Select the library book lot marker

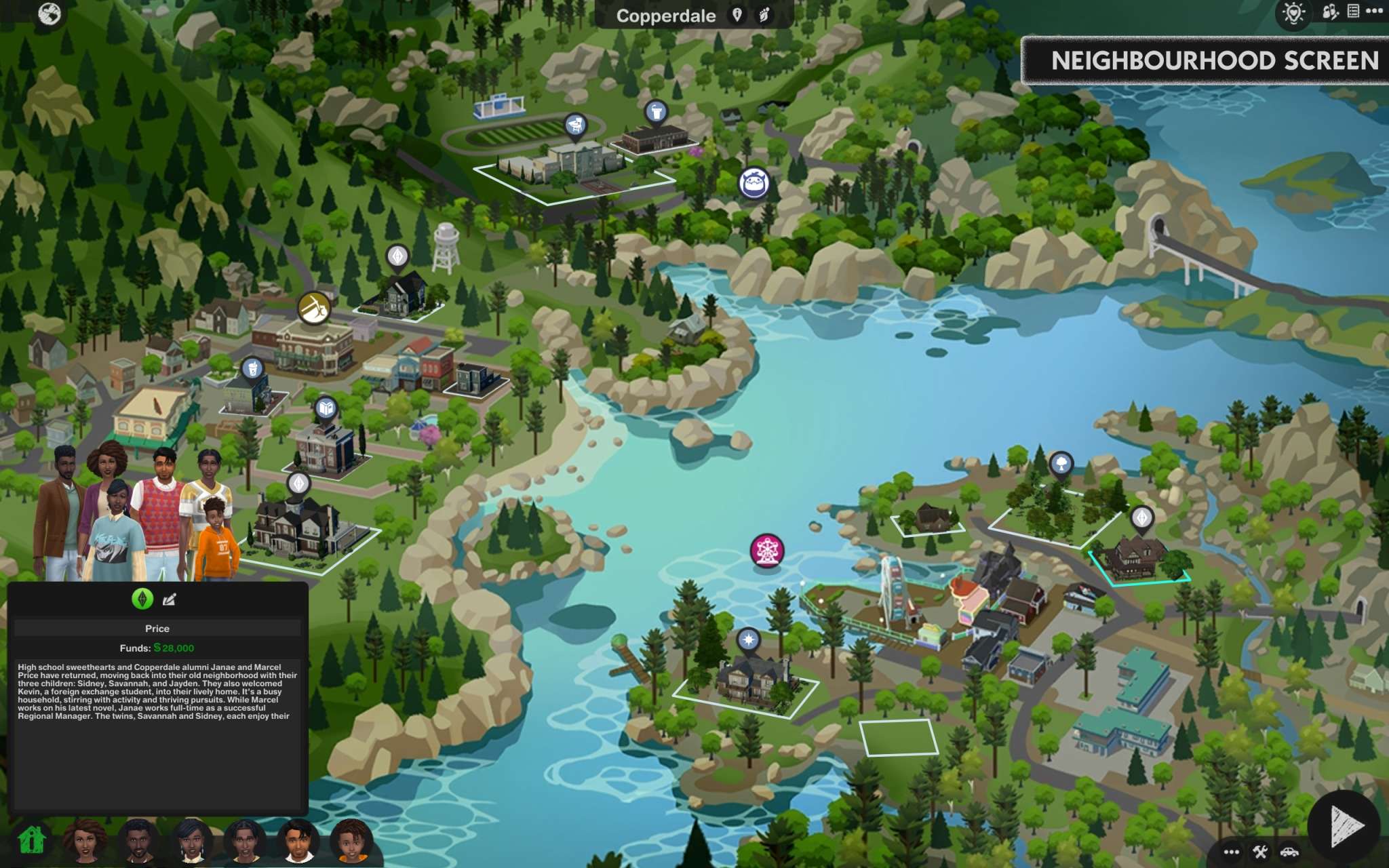pos(326,408)
